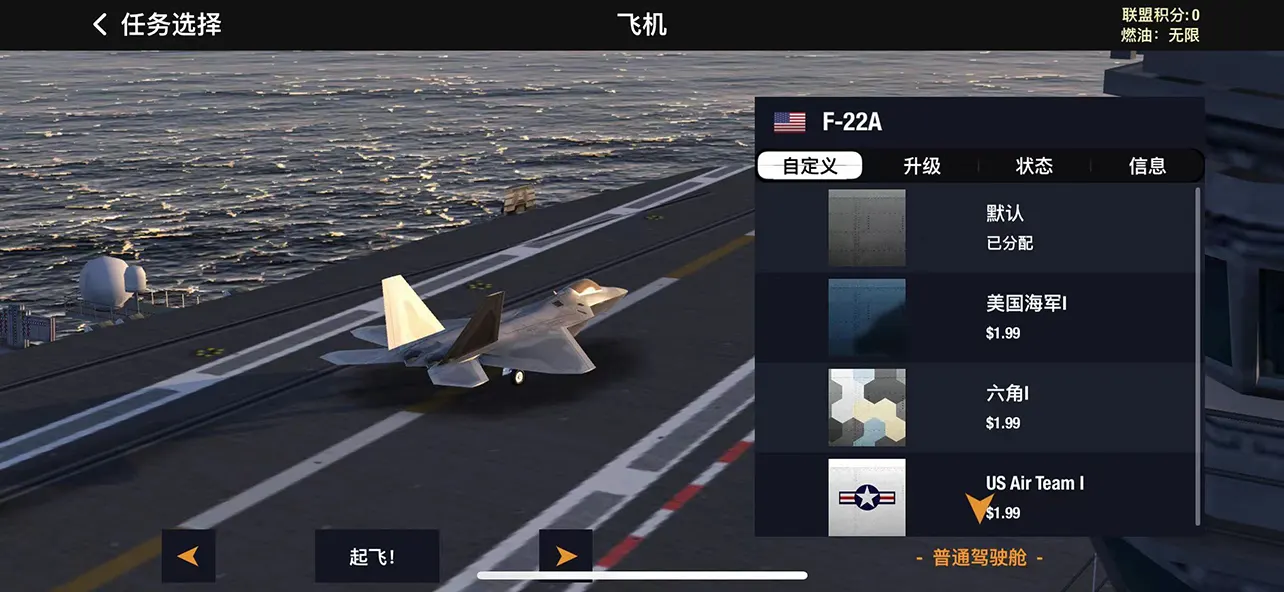
Task: Open the 状态 tab
Action: pyautogui.click(x=1034, y=166)
